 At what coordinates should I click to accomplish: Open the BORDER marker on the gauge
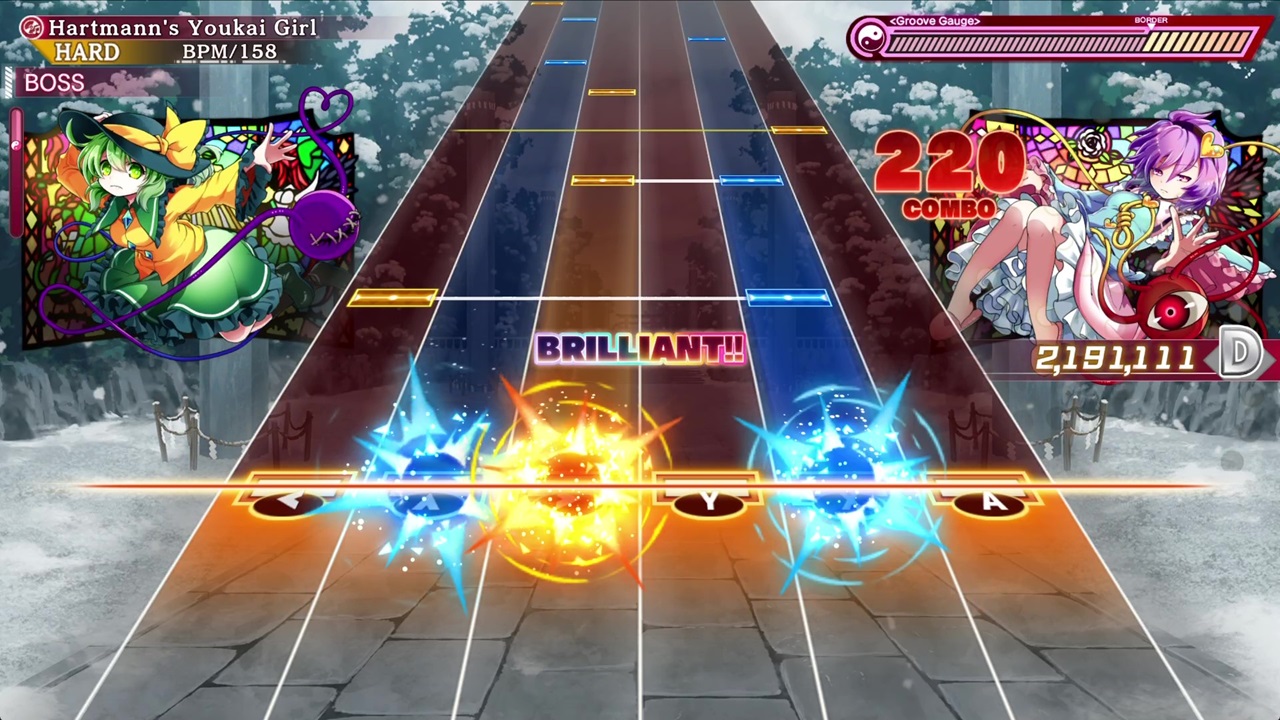pyautogui.click(x=1151, y=19)
